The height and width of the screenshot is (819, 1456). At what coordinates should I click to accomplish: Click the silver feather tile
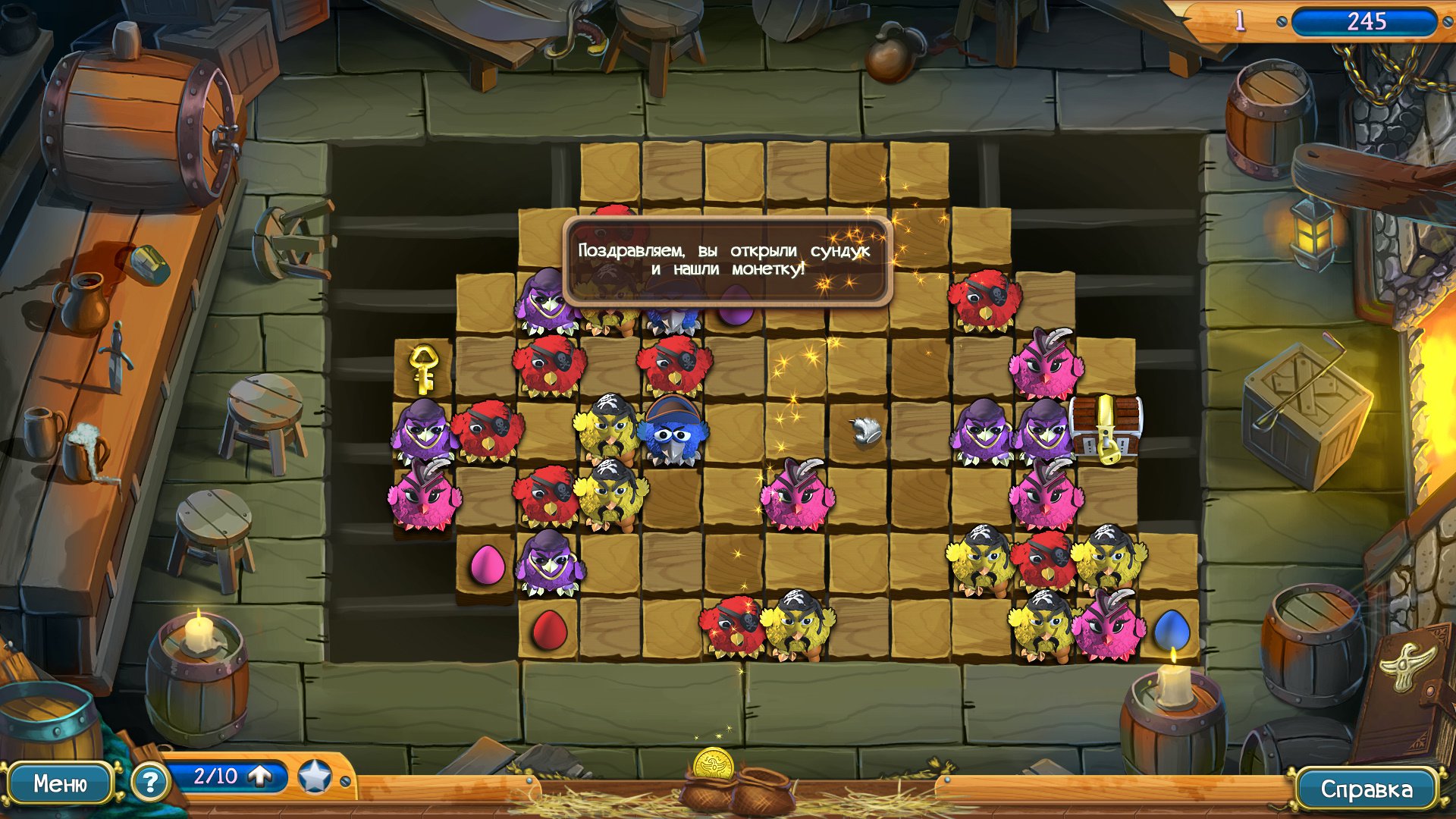(864, 431)
